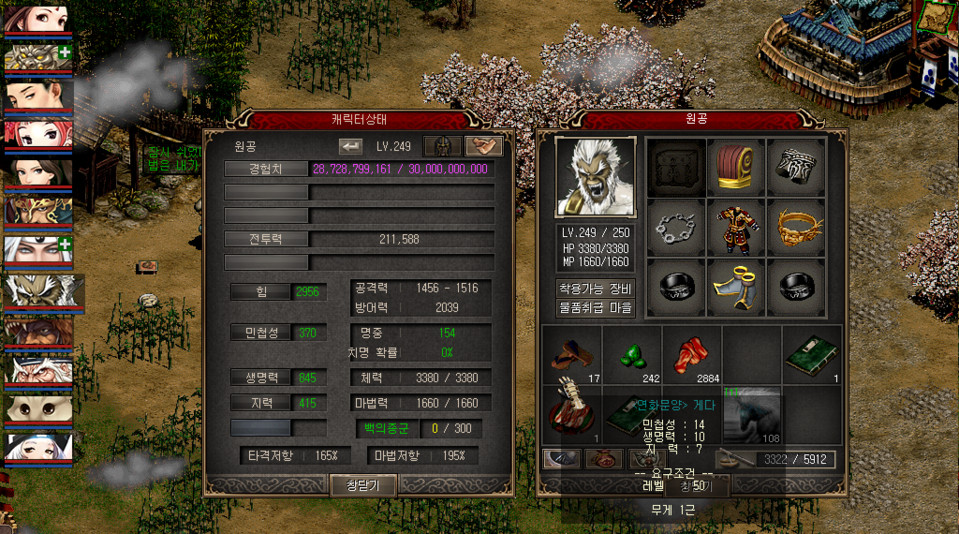Open the 착용가능 장비 equippable gear list
This screenshot has height=534, width=959.
596,288
